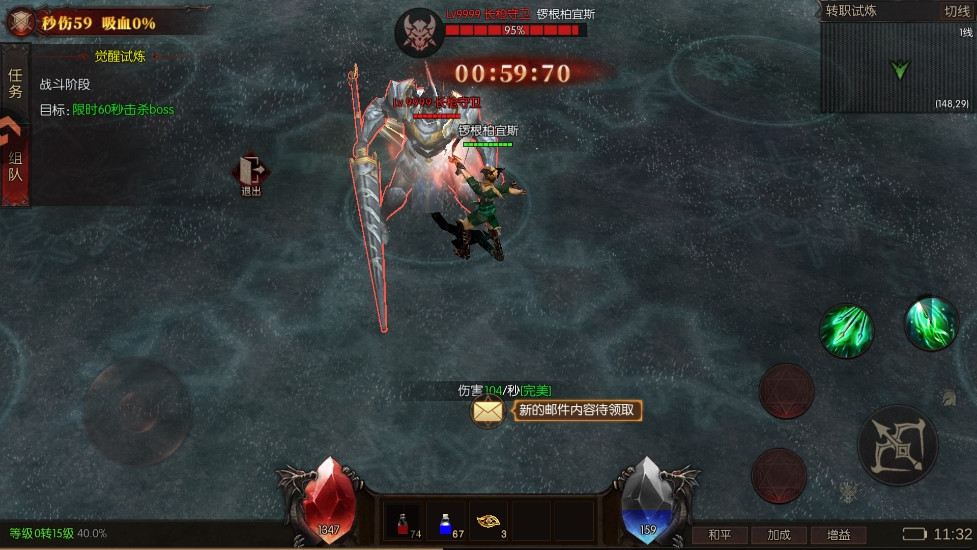
Task: Tap the small helmet icon
Action: coord(947,397)
